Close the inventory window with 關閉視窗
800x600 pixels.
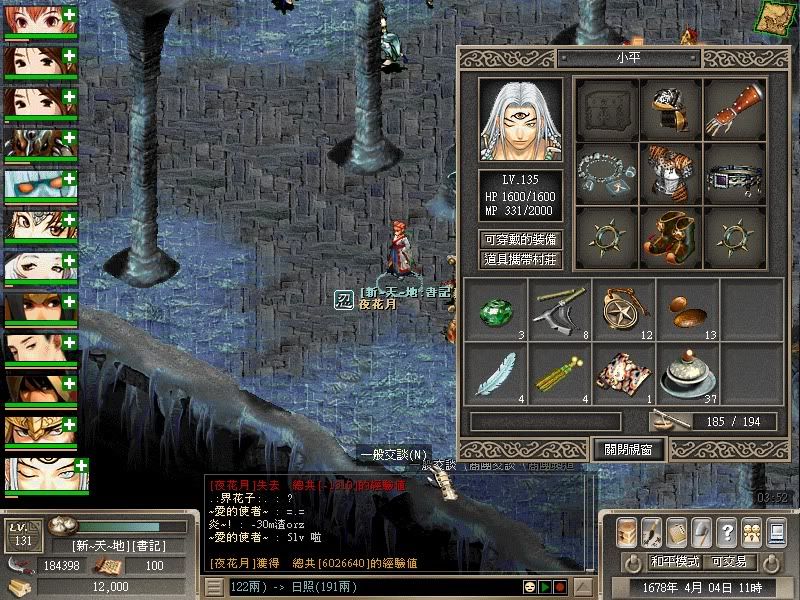tap(627, 449)
